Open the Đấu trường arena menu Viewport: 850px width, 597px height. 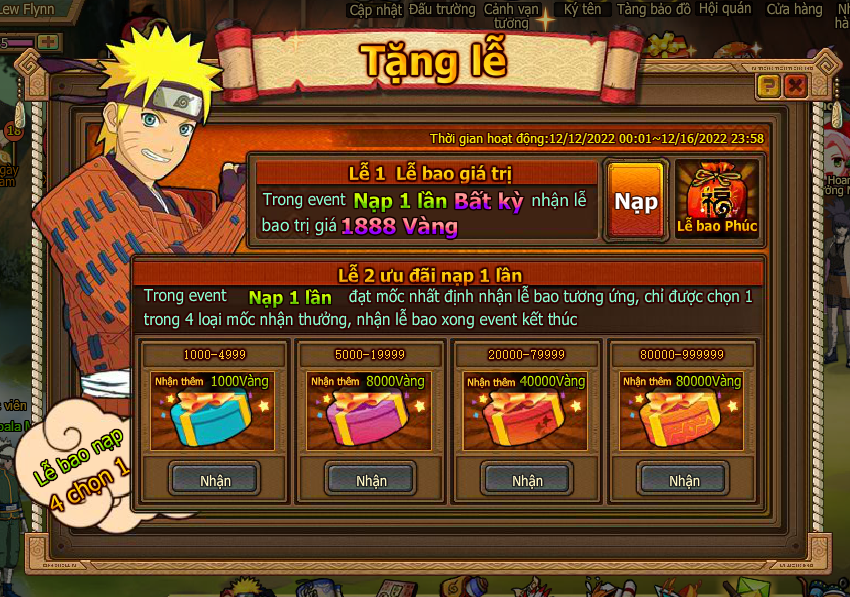[x=442, y=9]
